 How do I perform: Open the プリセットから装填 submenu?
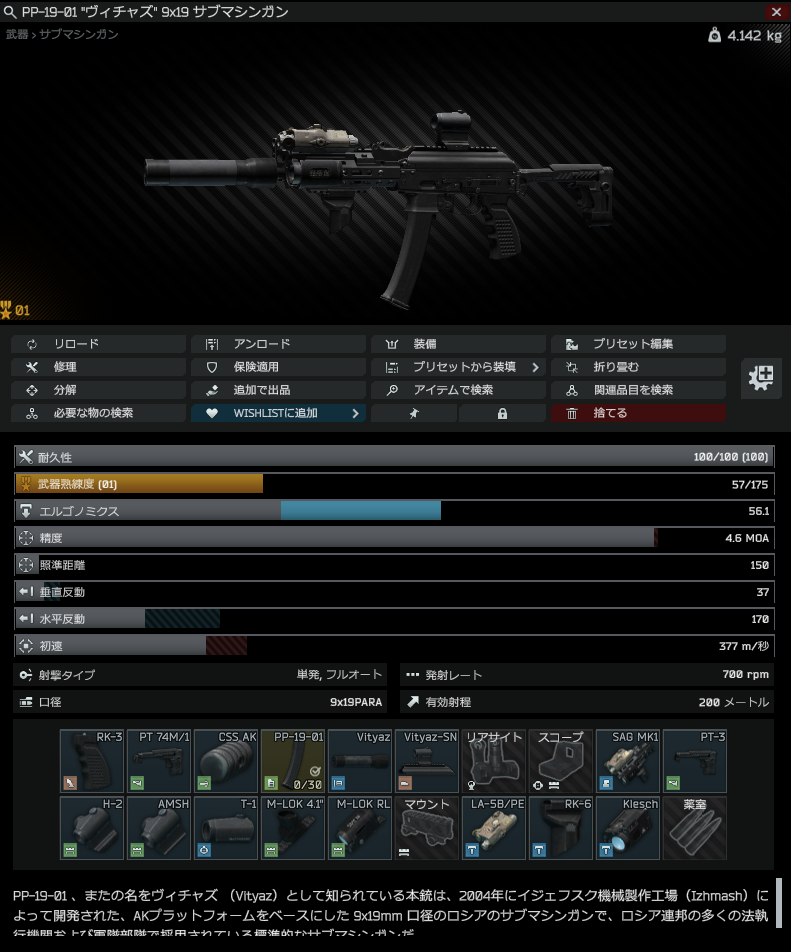[x=458, y=367]
